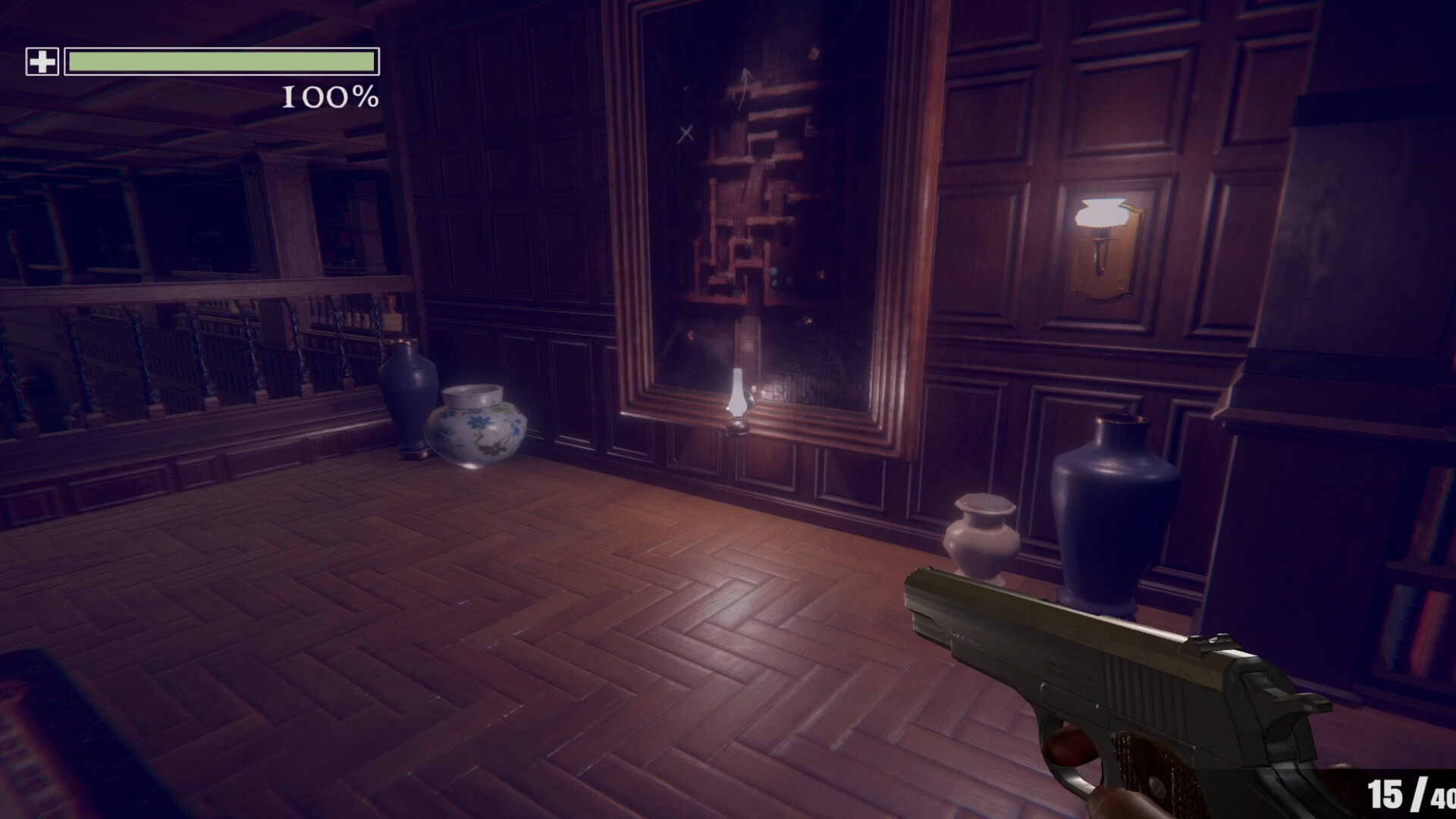Click the ammo counter reading 15/40
The width and height of the screenshot is (1456, 819).
pyautogui.click(x=1410, y=792)
